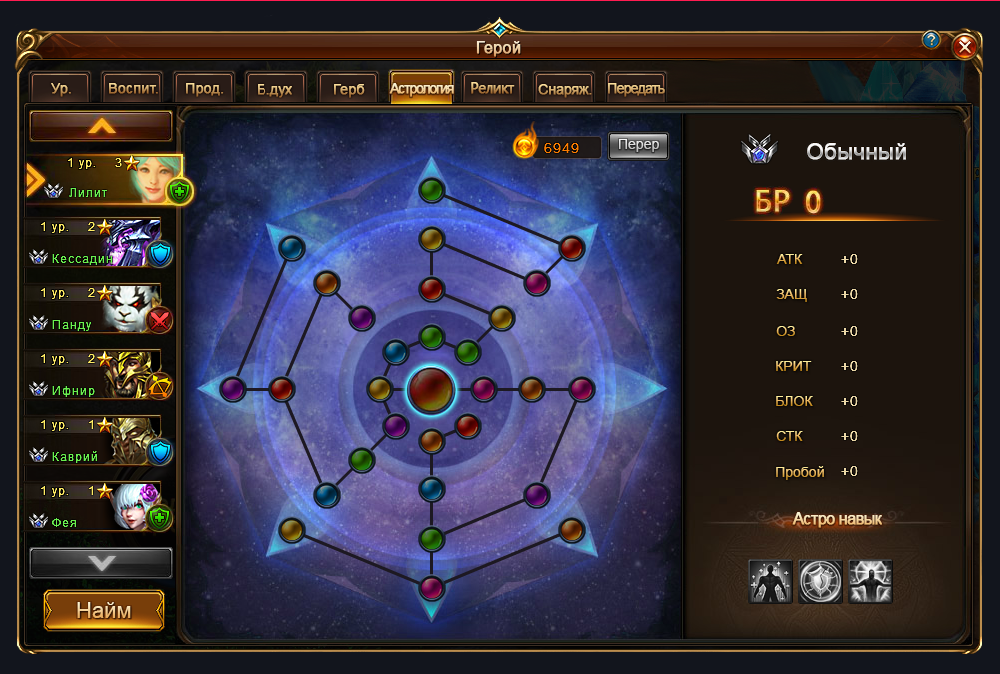Show the Реликт tab

point(492,88)
